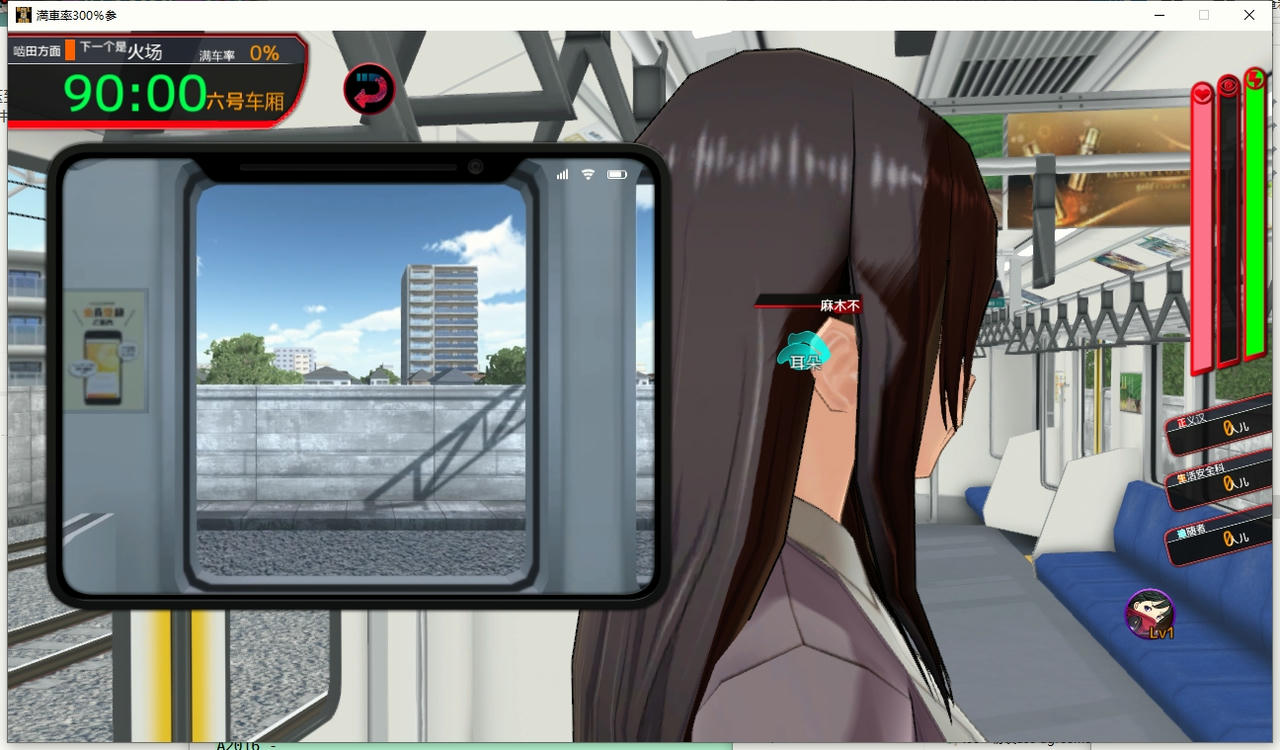Open the Lv1 character avatar icon

(1148, 612)
